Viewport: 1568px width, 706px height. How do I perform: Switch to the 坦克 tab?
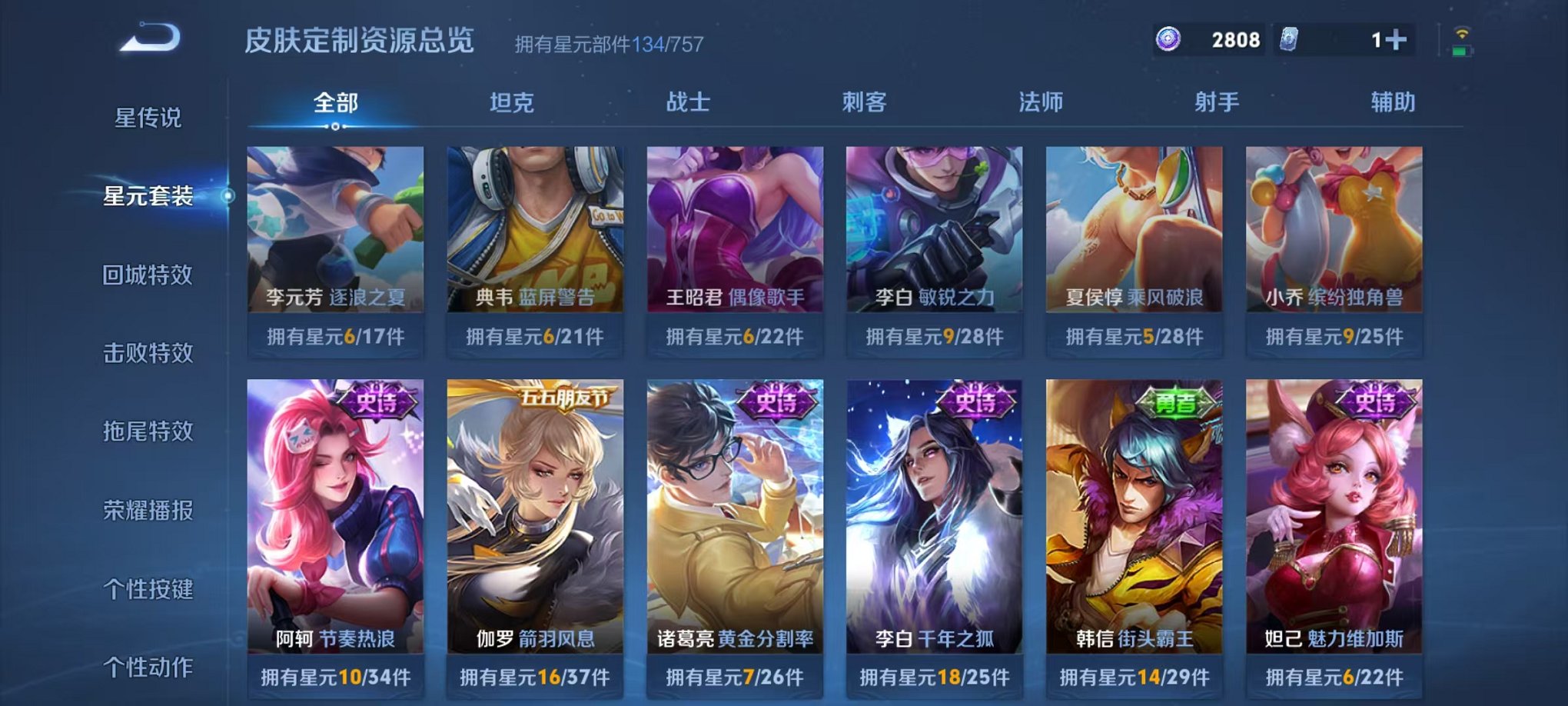coord(513,102)
